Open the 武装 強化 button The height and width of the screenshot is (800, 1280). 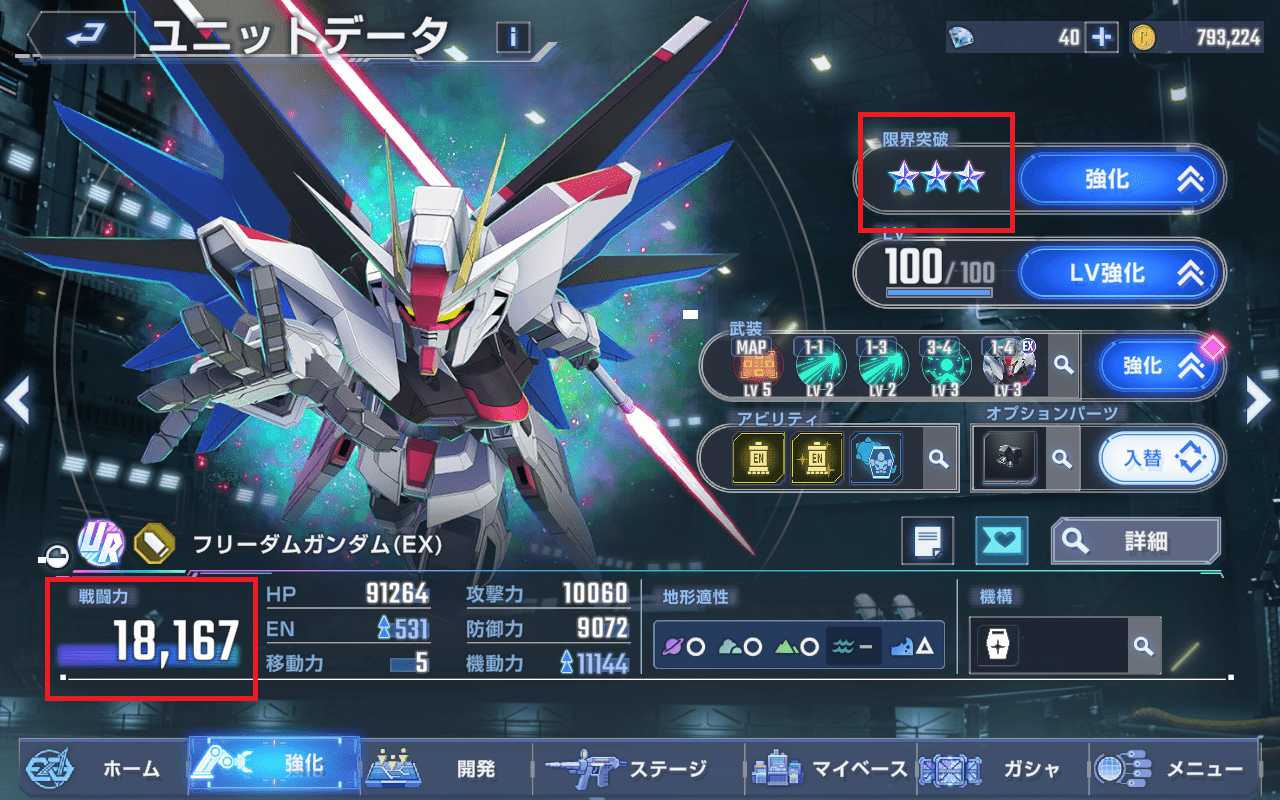pos(1160,366)
